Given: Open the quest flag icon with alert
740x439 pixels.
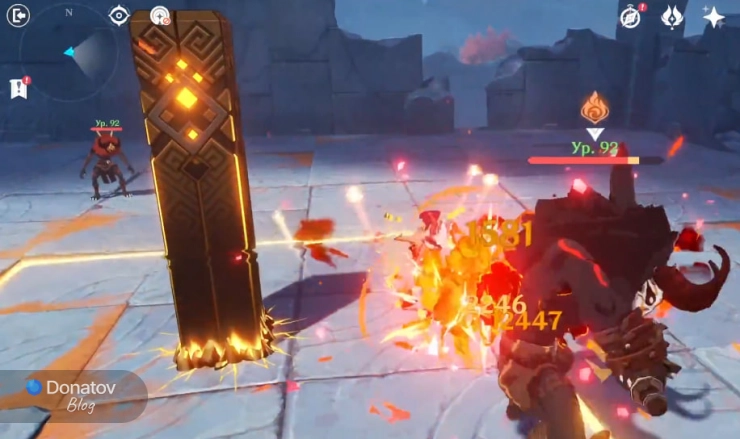Looking at the screenshot, I should (x=19, y=88).
